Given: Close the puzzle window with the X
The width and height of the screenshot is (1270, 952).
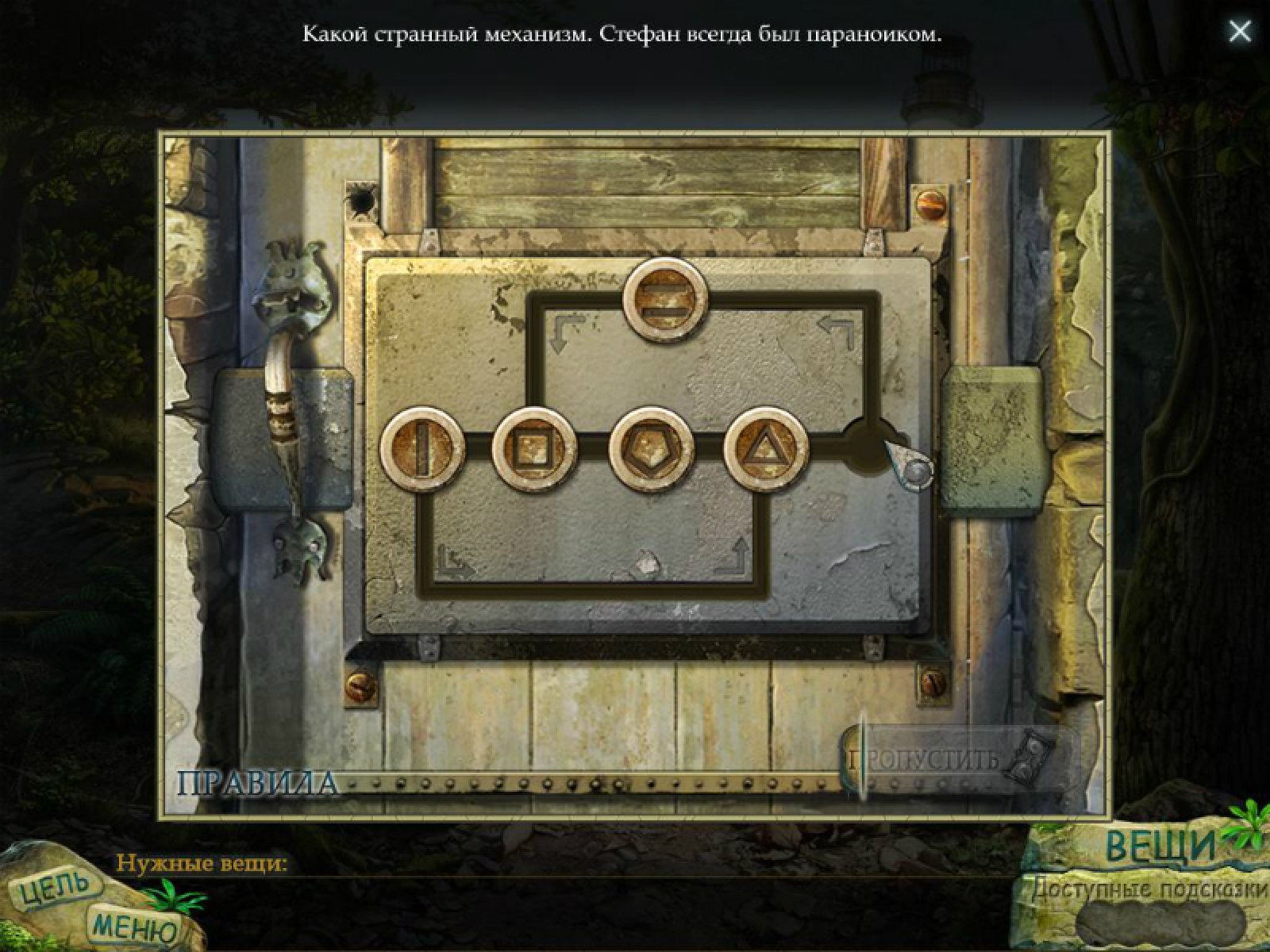Looking at the screenshot, I should click(1239, 32).
